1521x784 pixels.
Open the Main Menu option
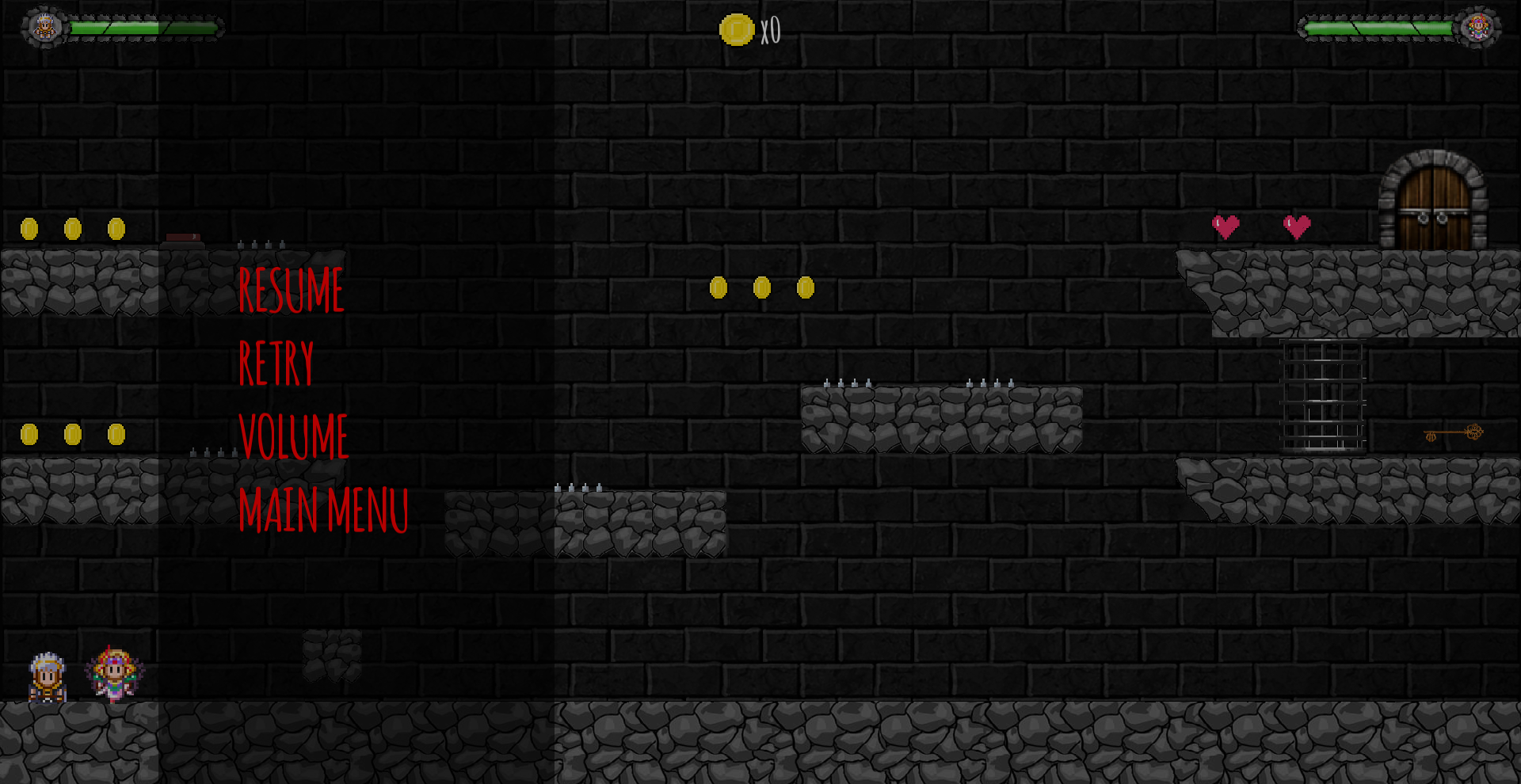(324, 512)
